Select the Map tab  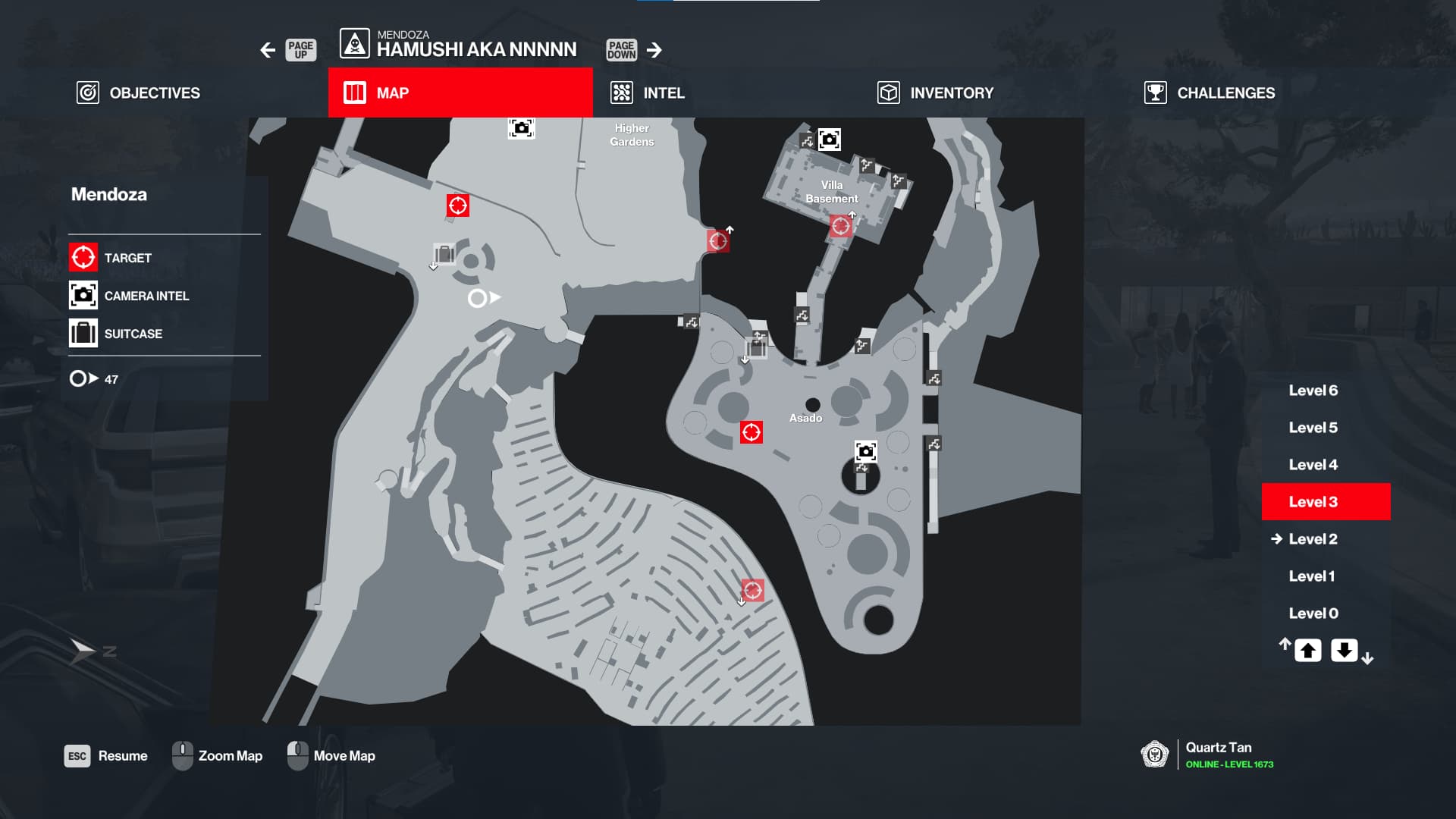point(460,93)
